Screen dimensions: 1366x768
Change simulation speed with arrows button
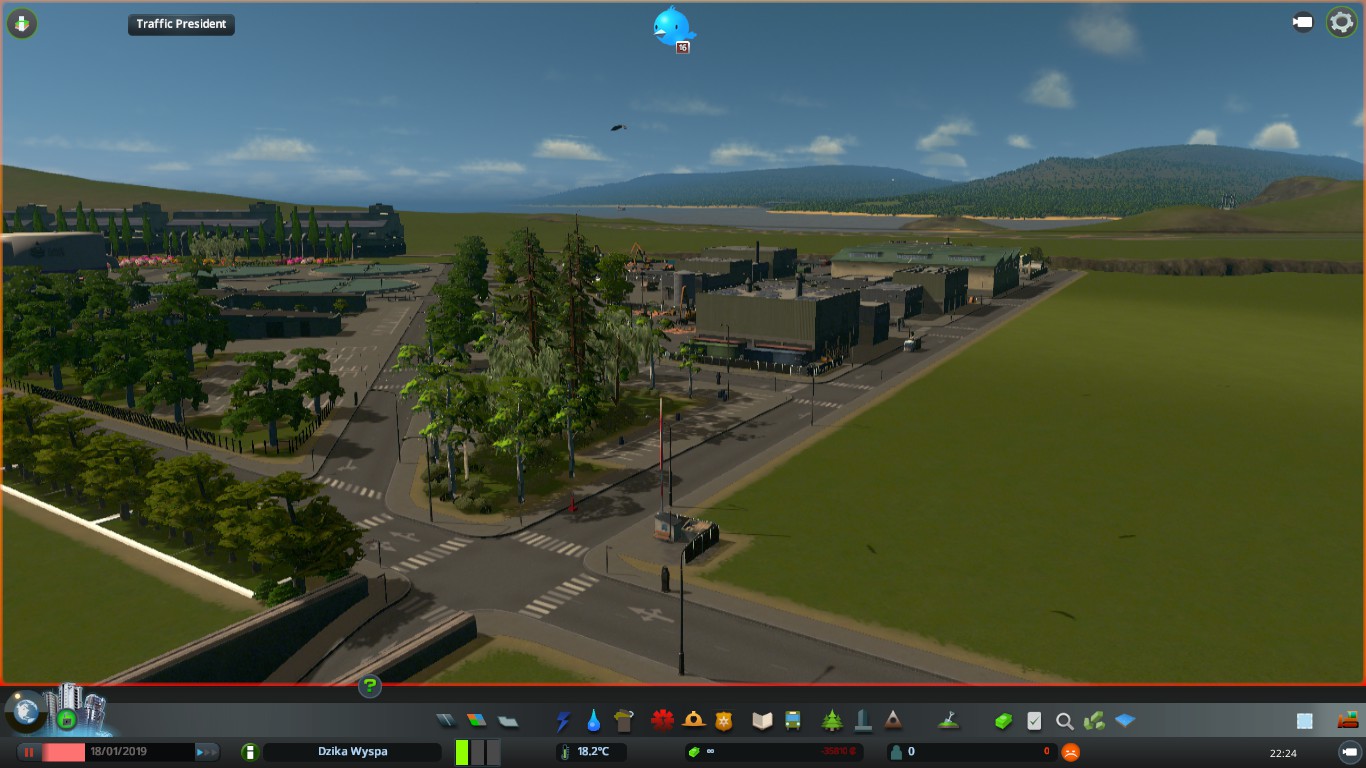(207, 752)
